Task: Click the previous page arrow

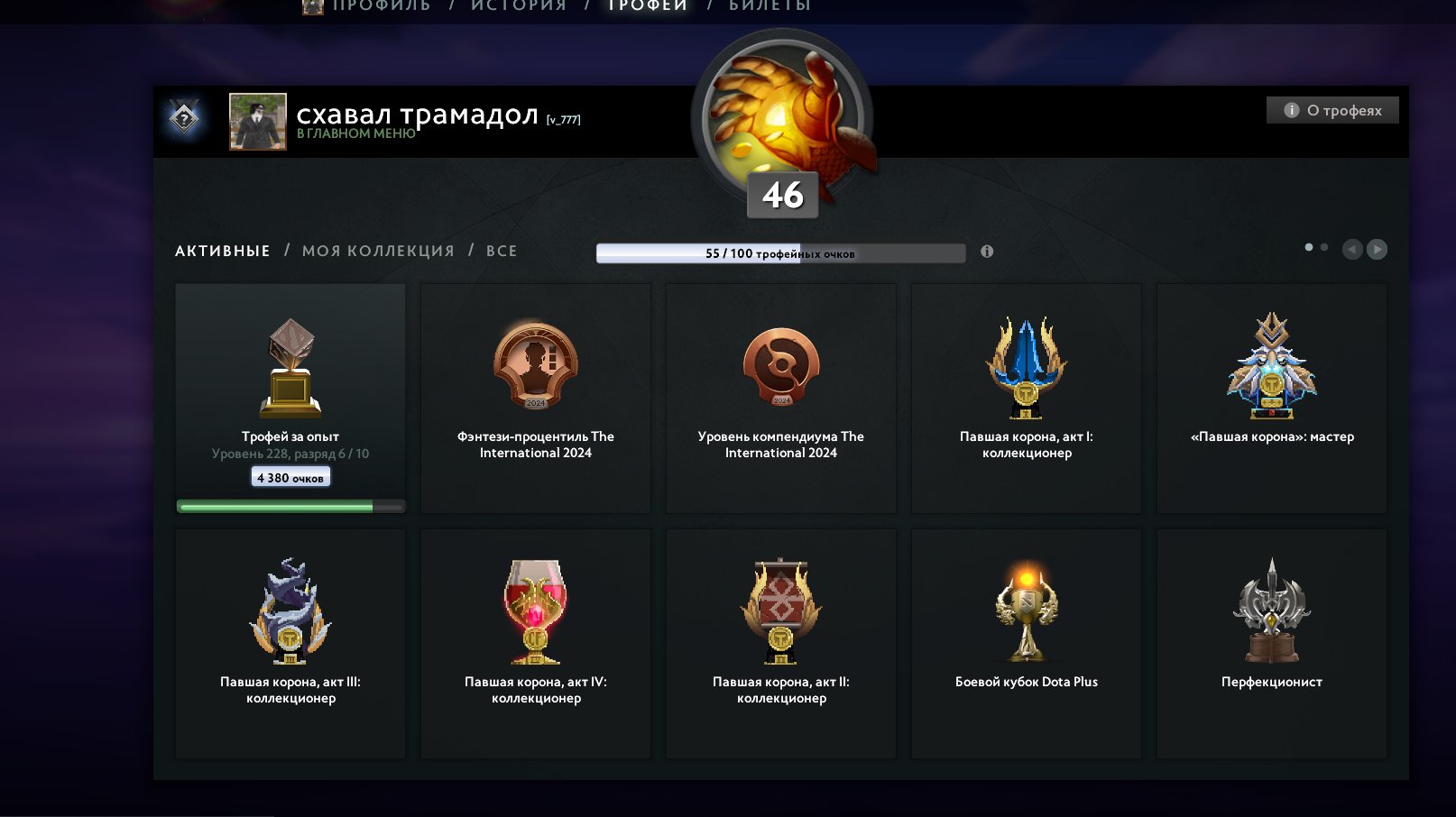Action: coord(1352,251)
